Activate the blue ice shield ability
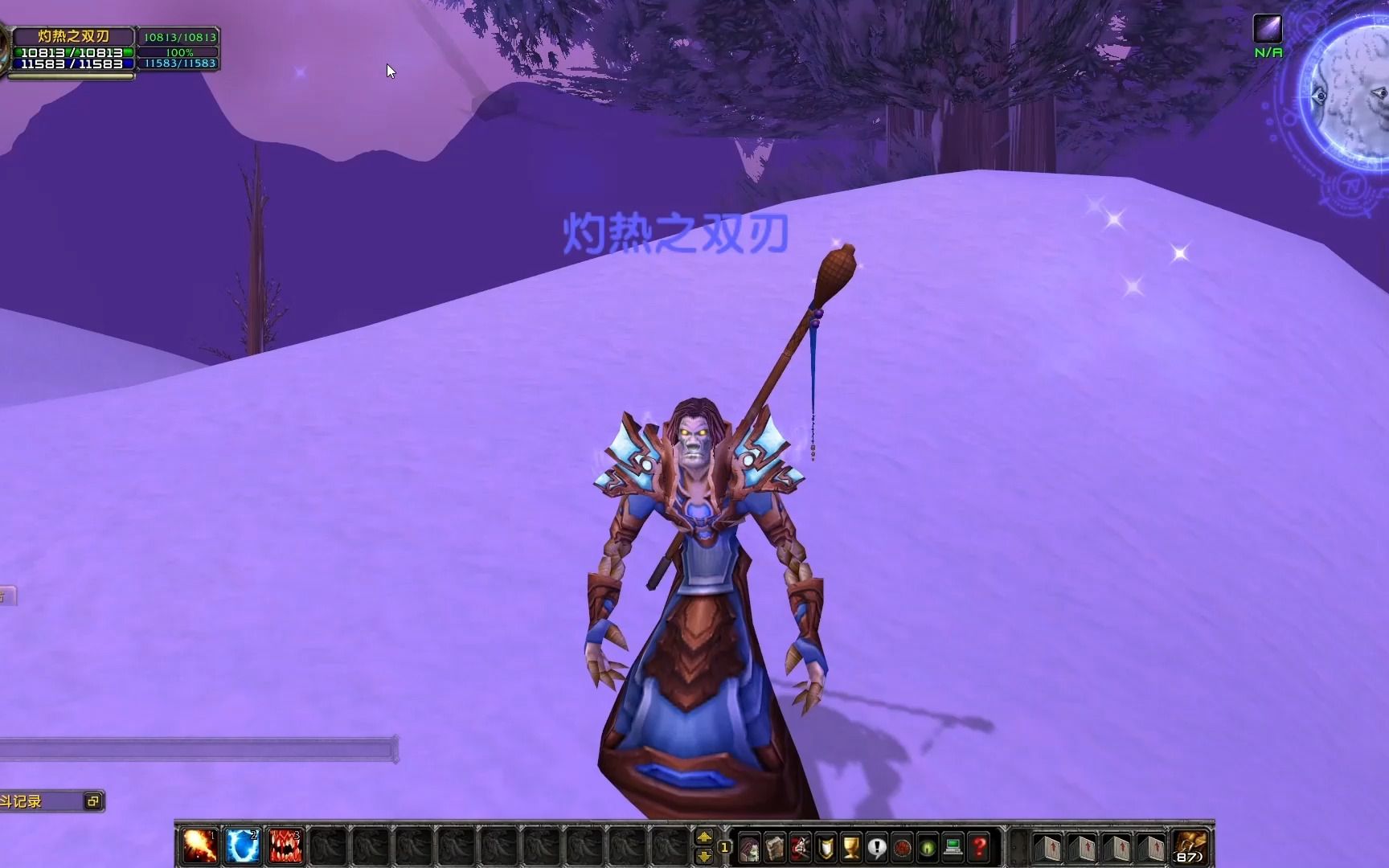Screen dimensions: 1389x868 tap(242, 846)
